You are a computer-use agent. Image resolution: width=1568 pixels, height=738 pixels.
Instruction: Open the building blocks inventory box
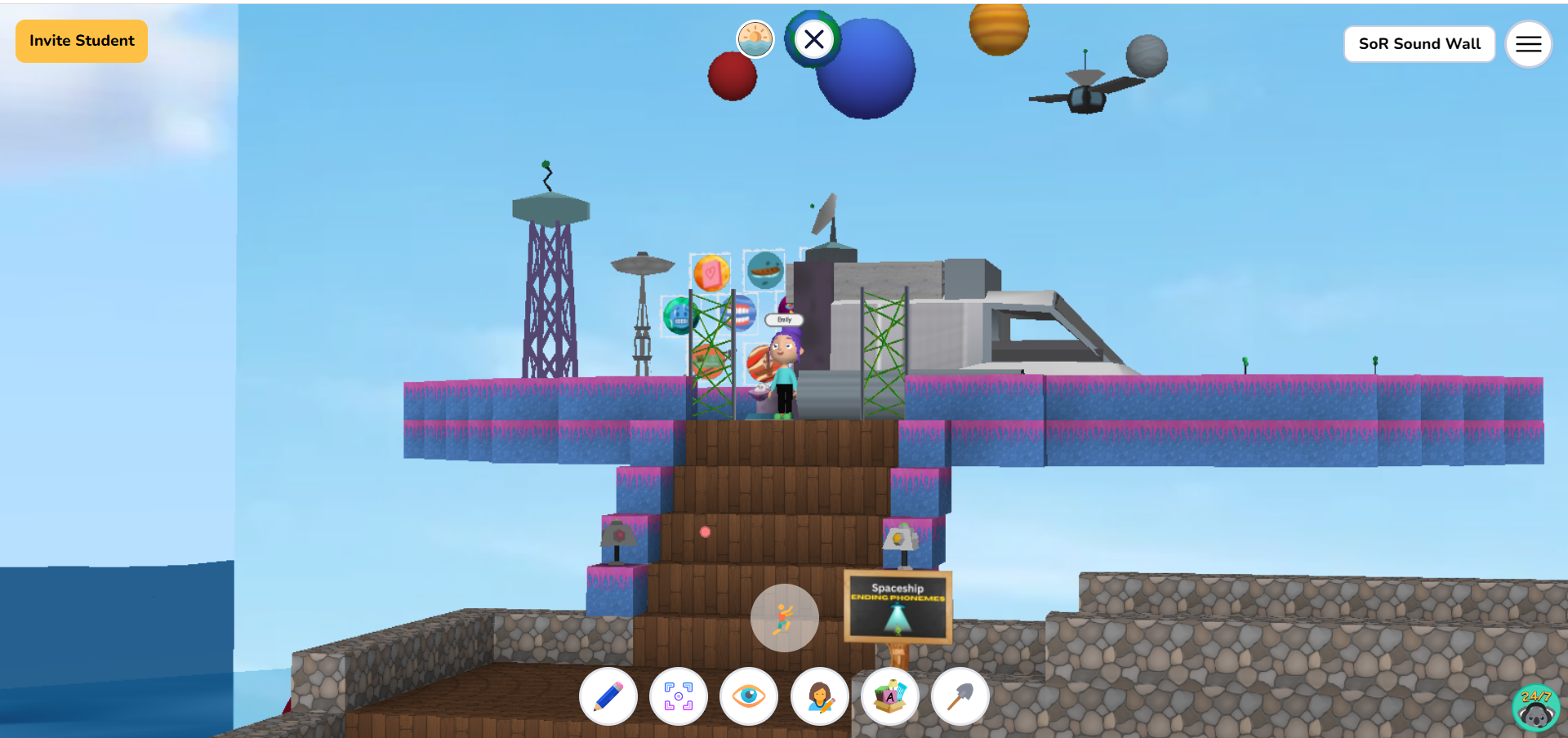(889, 696)
